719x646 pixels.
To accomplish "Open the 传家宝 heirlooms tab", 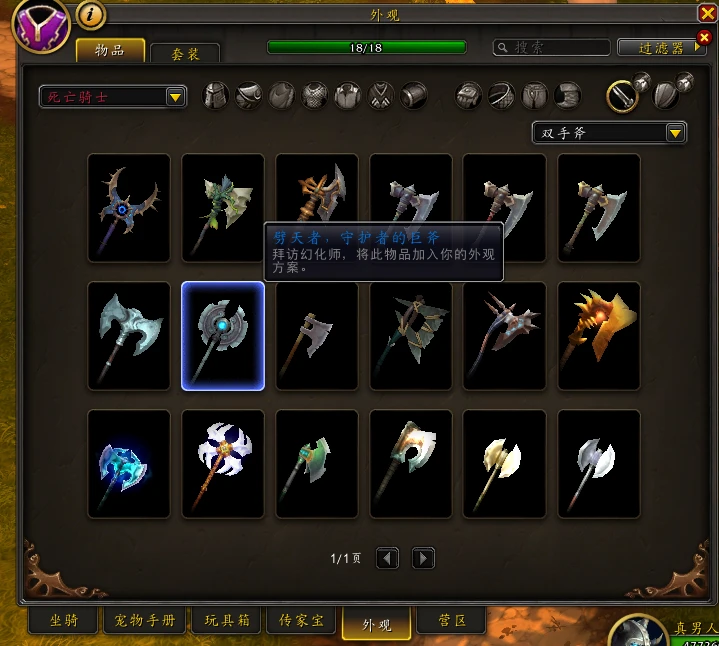I will [301, 621].
